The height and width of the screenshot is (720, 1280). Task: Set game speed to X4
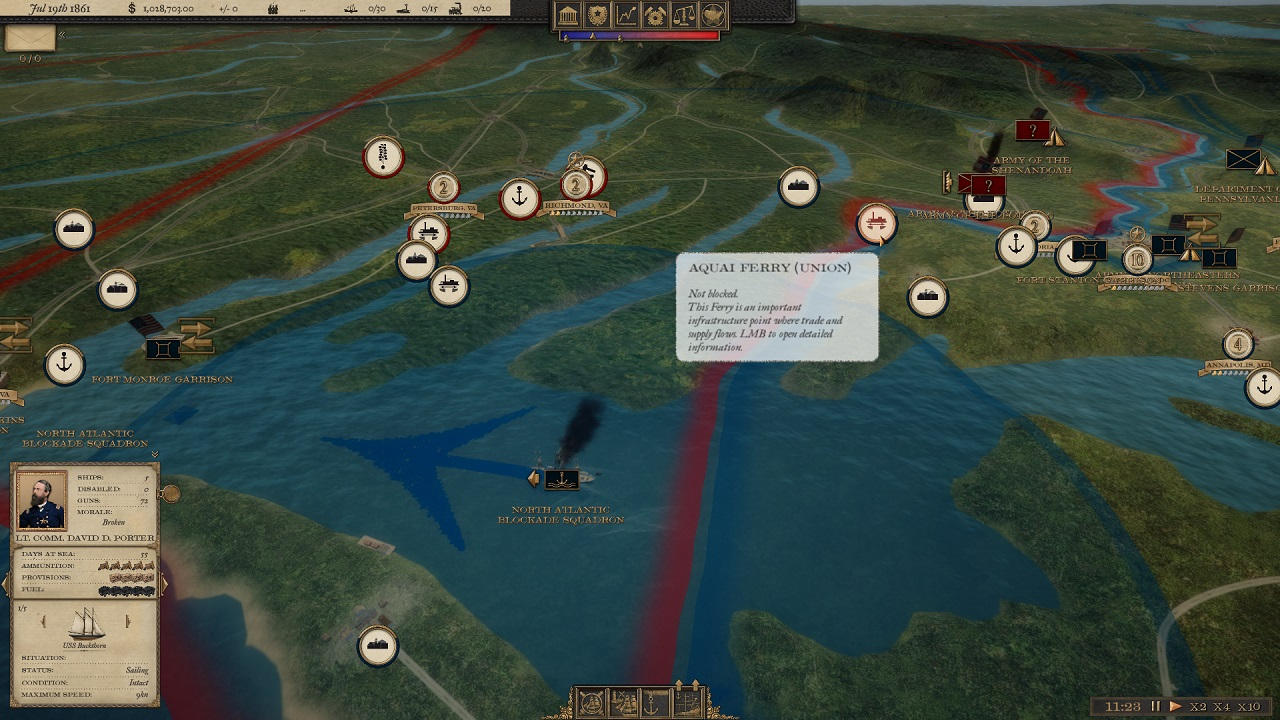point(1221,706)
